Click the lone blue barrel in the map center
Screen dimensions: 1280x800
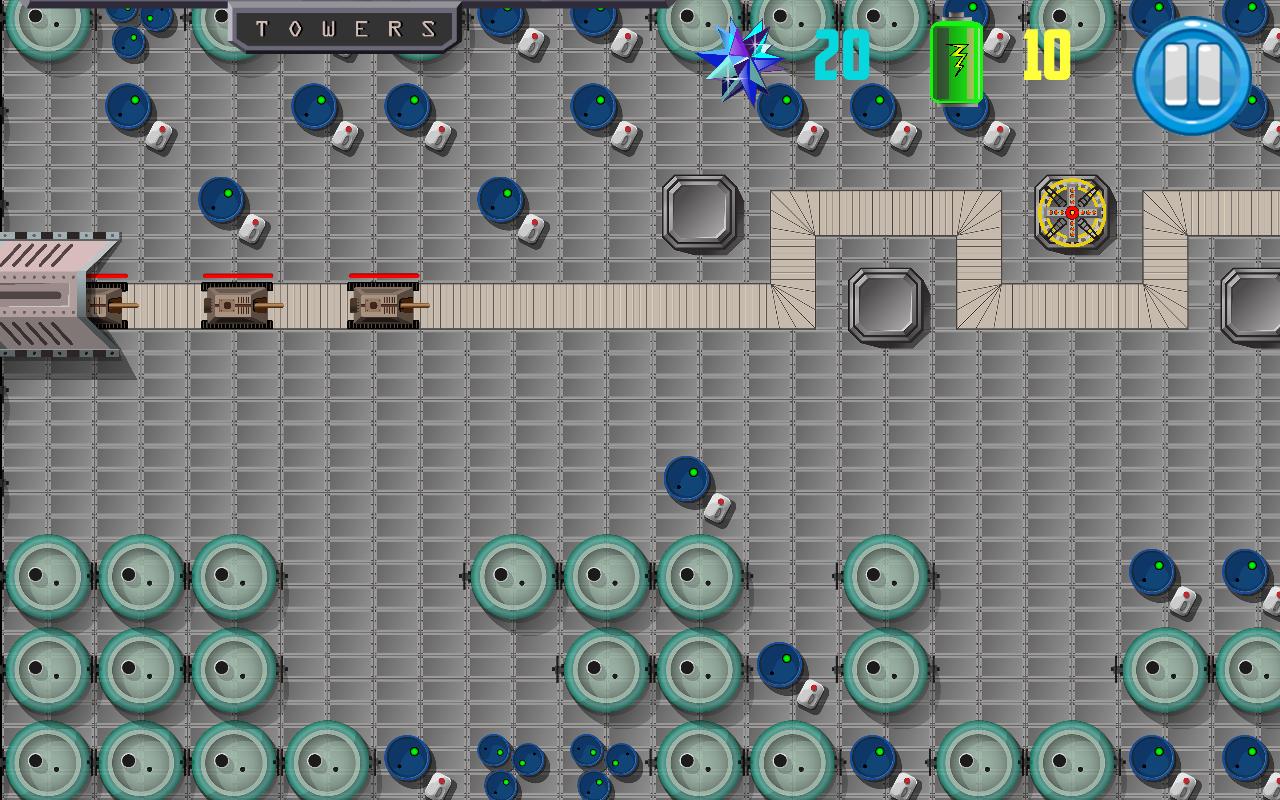click(x=688, y=478)
